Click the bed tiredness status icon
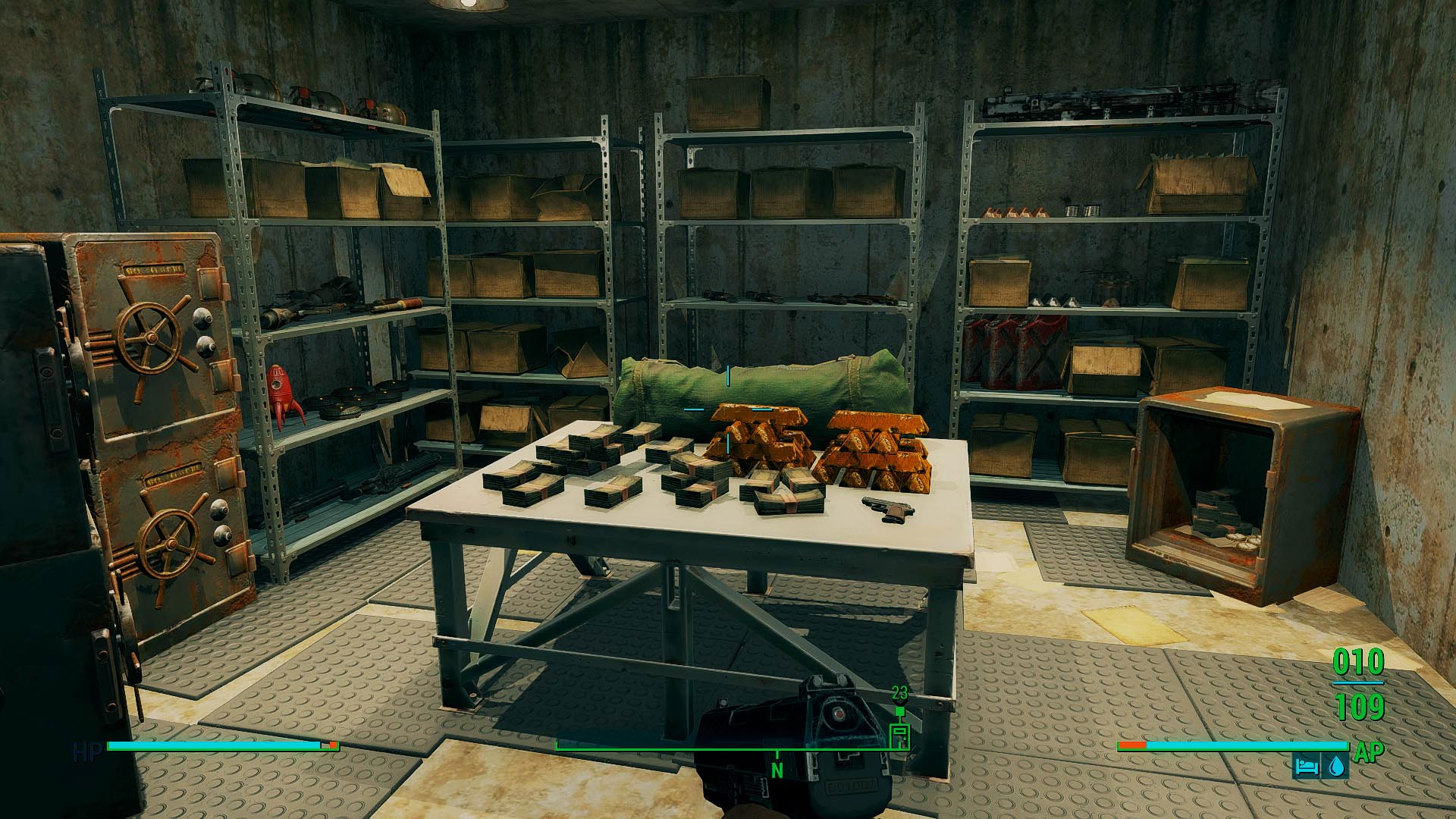The width and height of the screenshot is (1456, 819). pos(1305,766)
